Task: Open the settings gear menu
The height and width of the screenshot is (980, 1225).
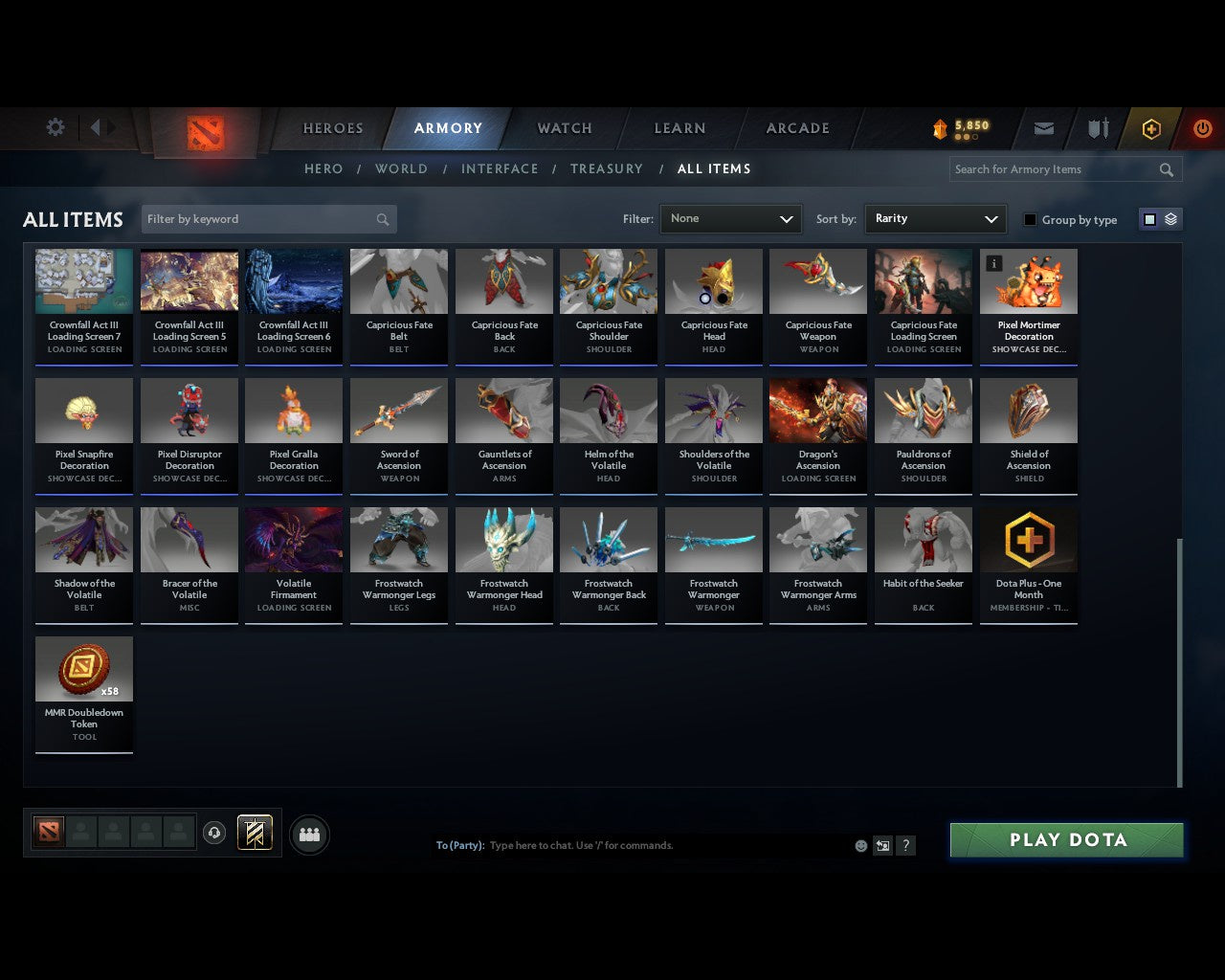Action: pyautogui.click(x=55, y=127)
